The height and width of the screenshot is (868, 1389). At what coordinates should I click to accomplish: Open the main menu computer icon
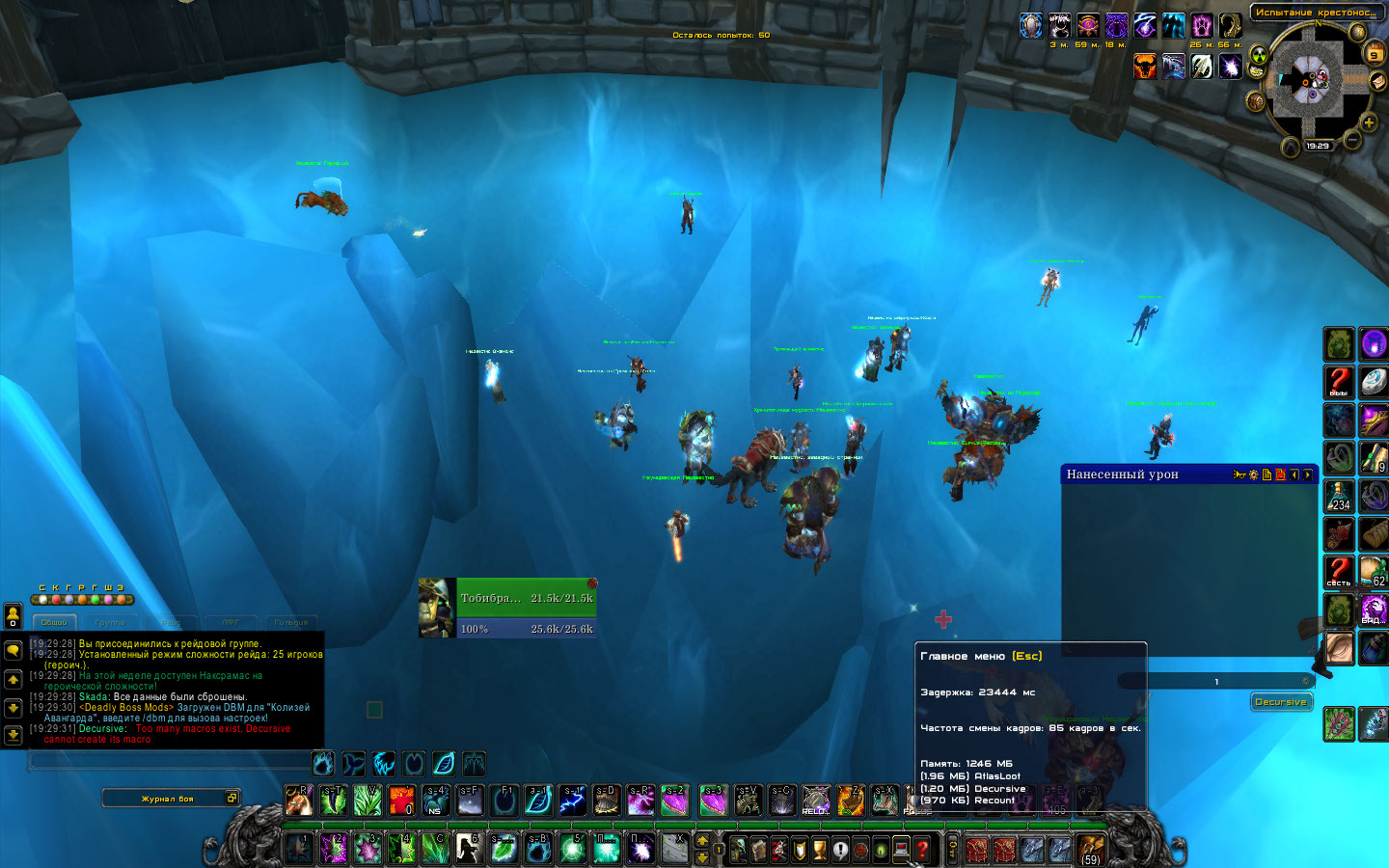901,850
